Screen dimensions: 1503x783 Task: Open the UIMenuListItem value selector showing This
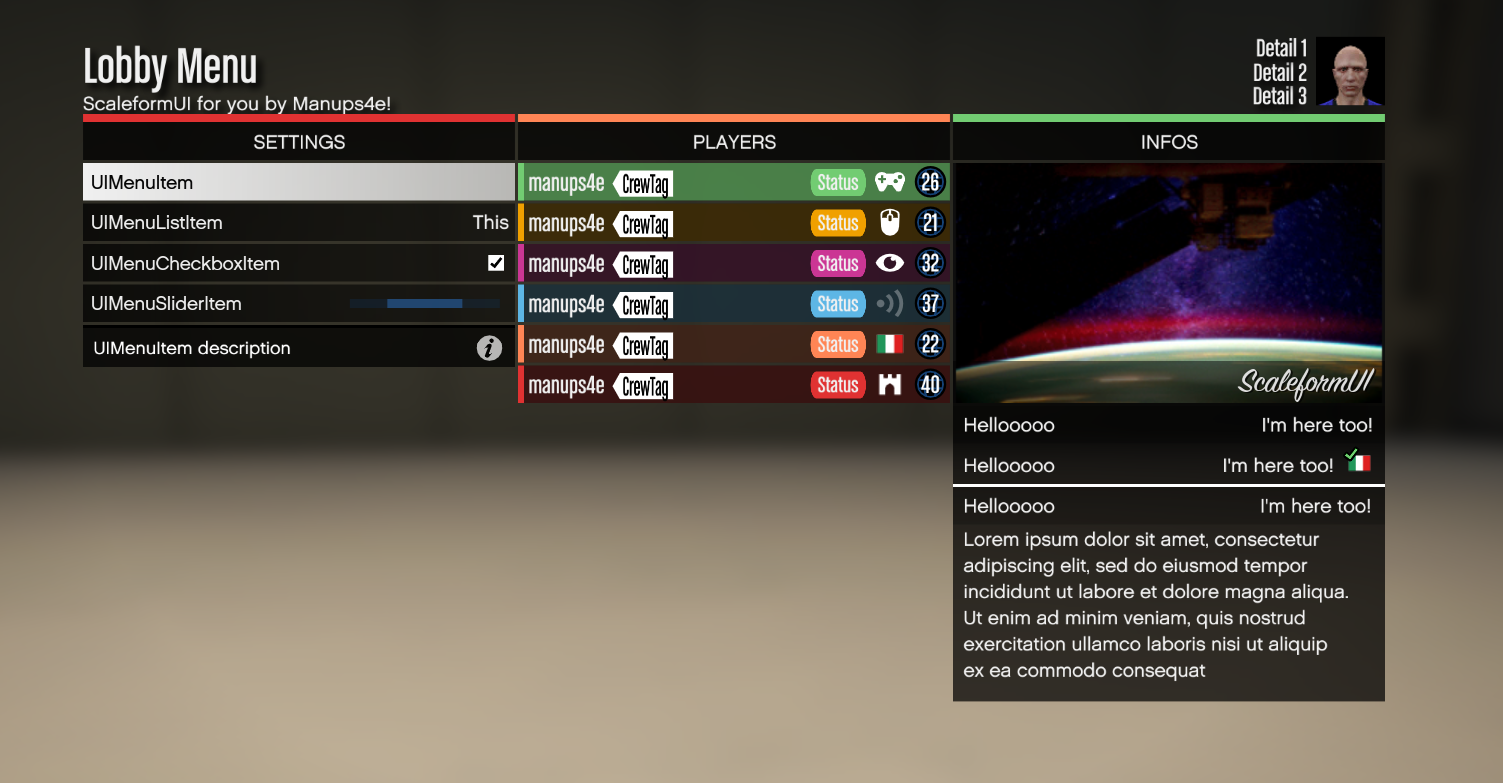[x=490, y=222]
